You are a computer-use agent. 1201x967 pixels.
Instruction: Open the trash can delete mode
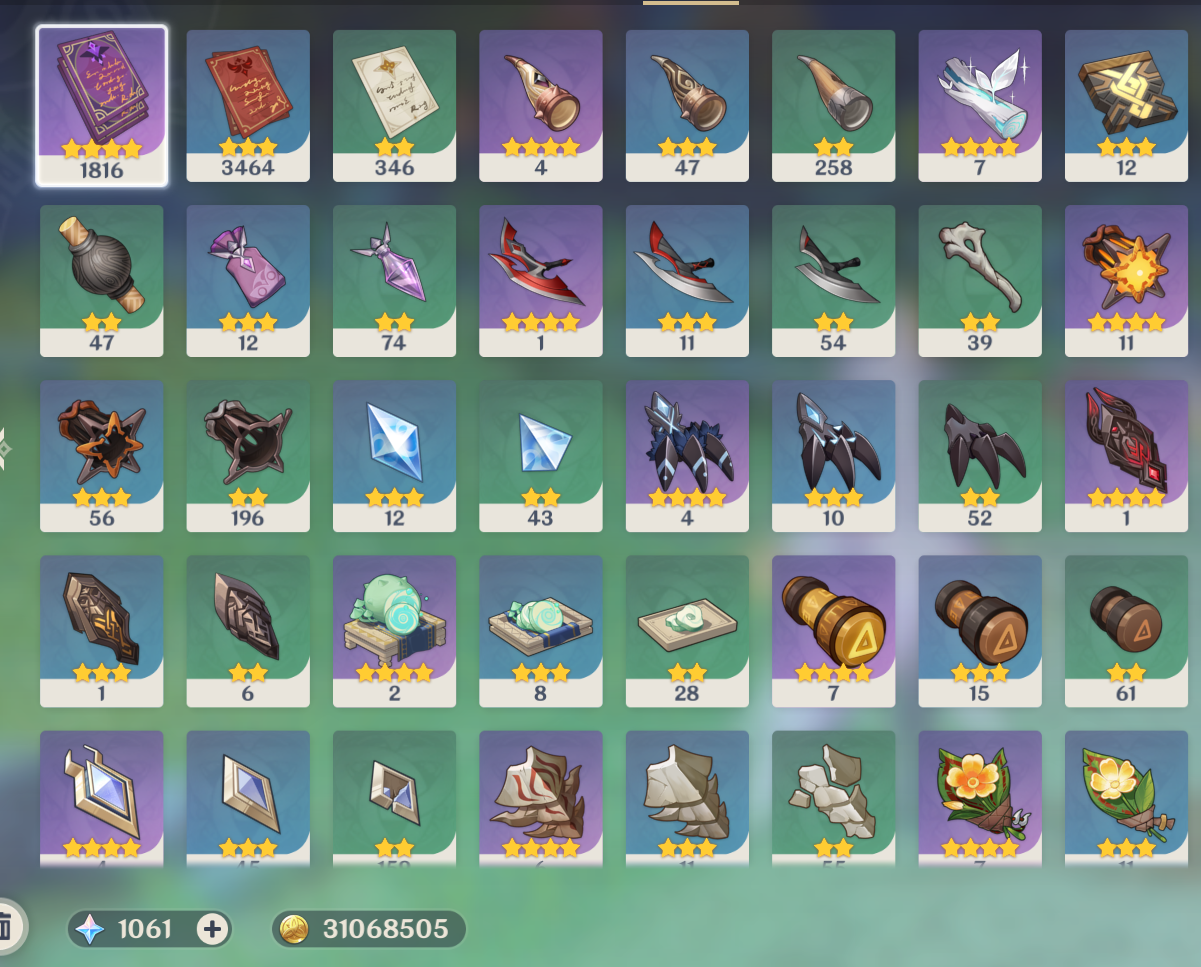pyautogui.click(x=6, y=926)
